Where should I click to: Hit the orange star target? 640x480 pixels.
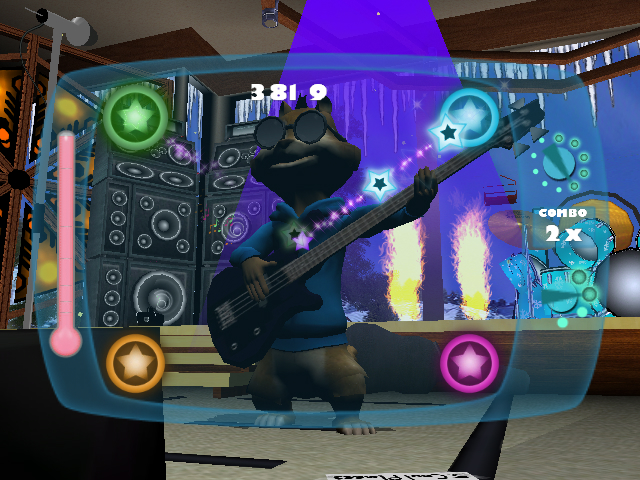135,361
